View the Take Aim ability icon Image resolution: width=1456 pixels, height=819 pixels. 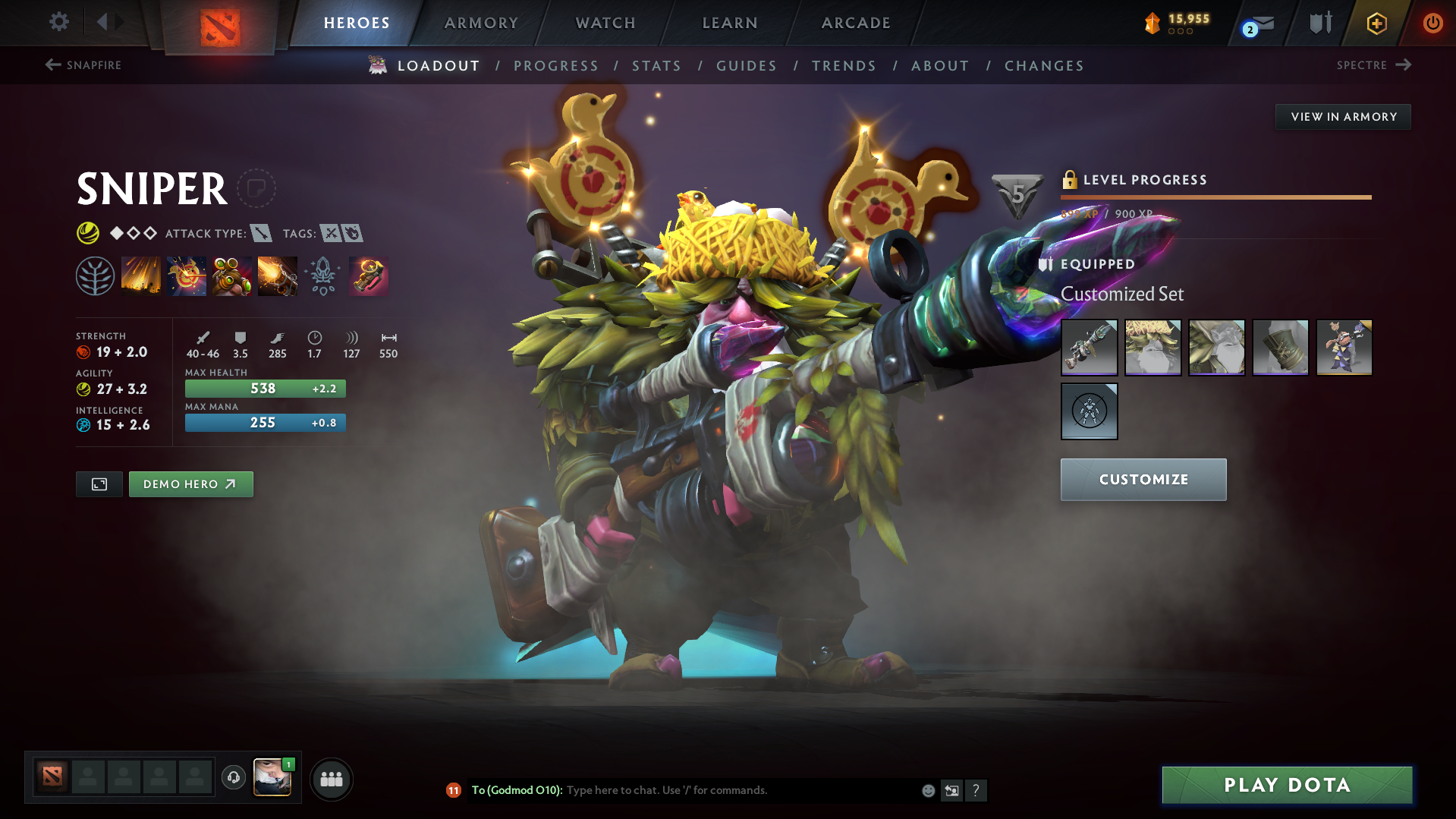pyautogui.click(x=232, y=275)
